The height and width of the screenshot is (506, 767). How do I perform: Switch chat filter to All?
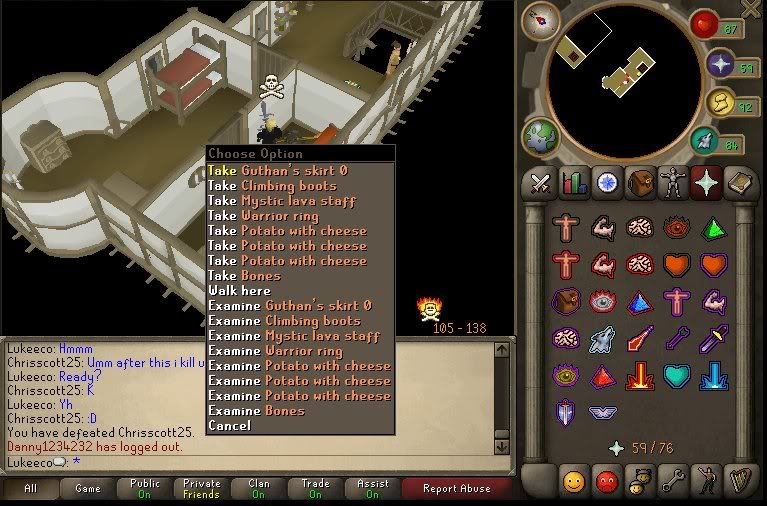pyautogui.click(x=30, y=489)
